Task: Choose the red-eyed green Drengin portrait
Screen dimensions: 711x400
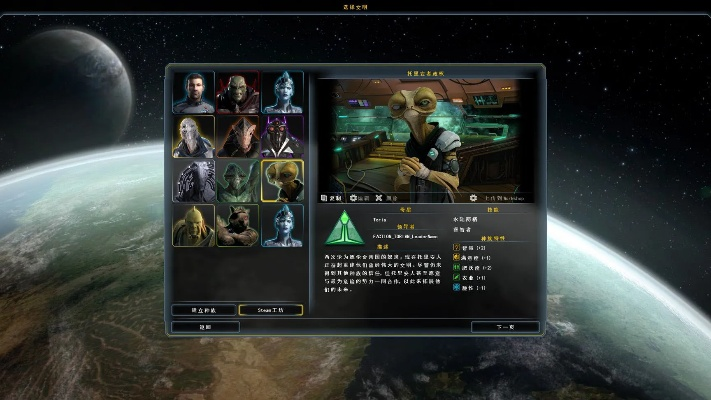Action: point(237,93)
